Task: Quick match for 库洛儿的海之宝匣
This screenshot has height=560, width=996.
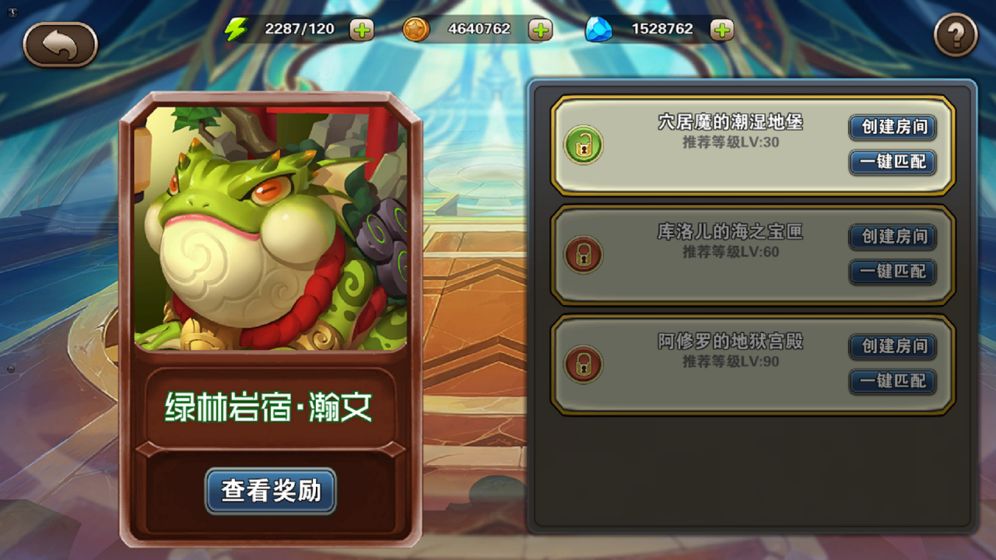Action: [893, 272]
